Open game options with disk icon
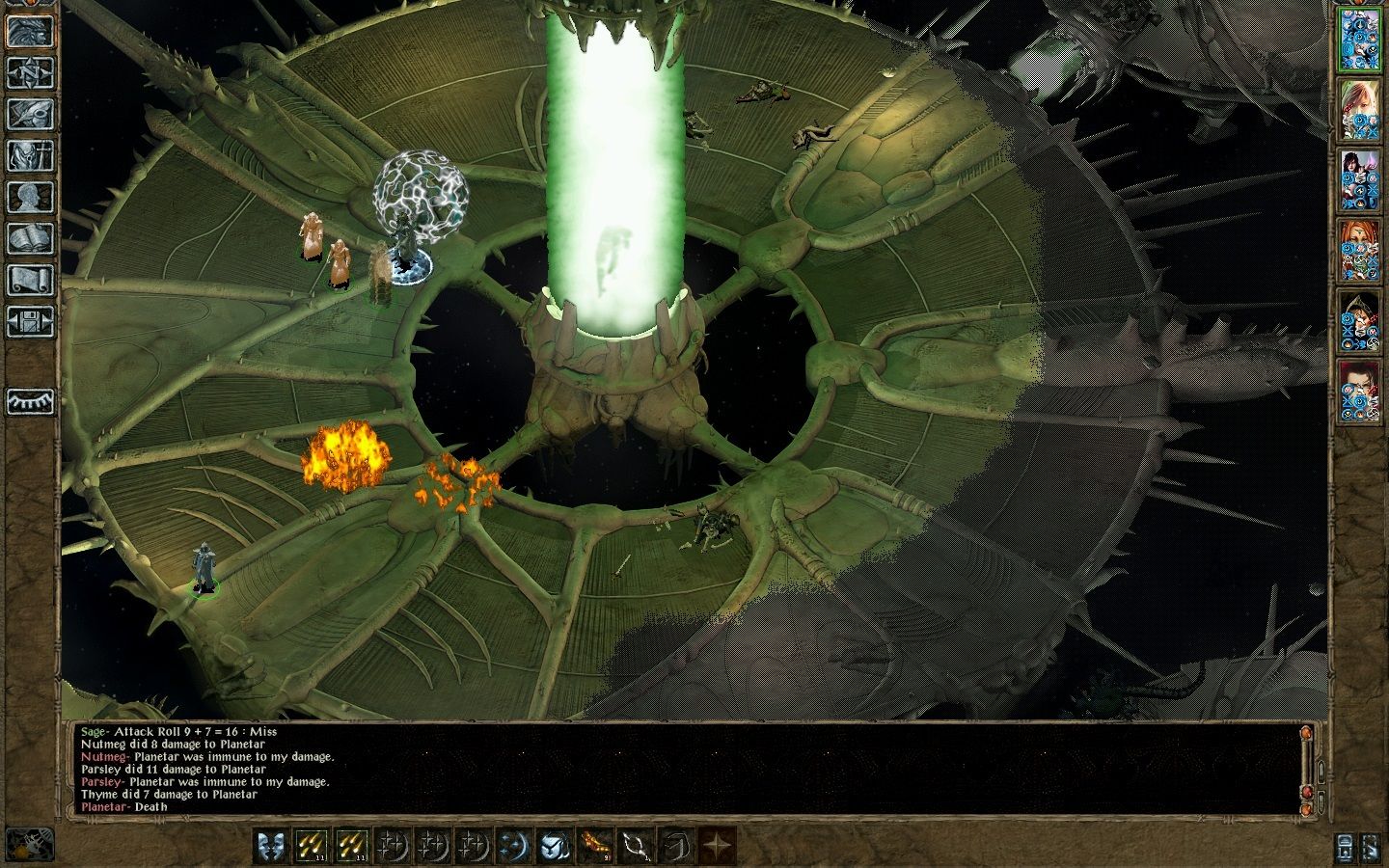 (29, 323)
